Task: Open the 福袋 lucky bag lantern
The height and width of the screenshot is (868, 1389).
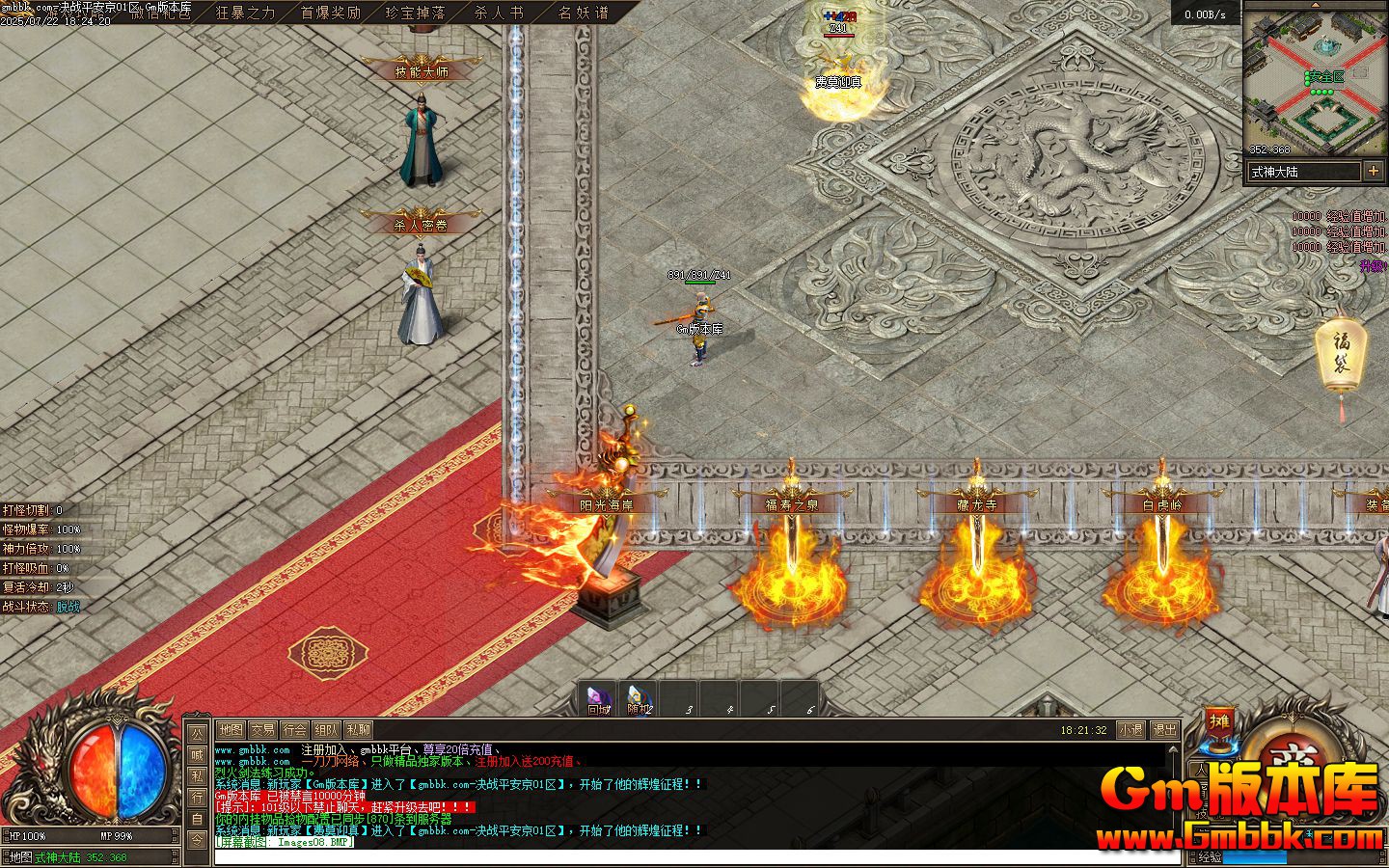Action: [x=1341, y=357]
